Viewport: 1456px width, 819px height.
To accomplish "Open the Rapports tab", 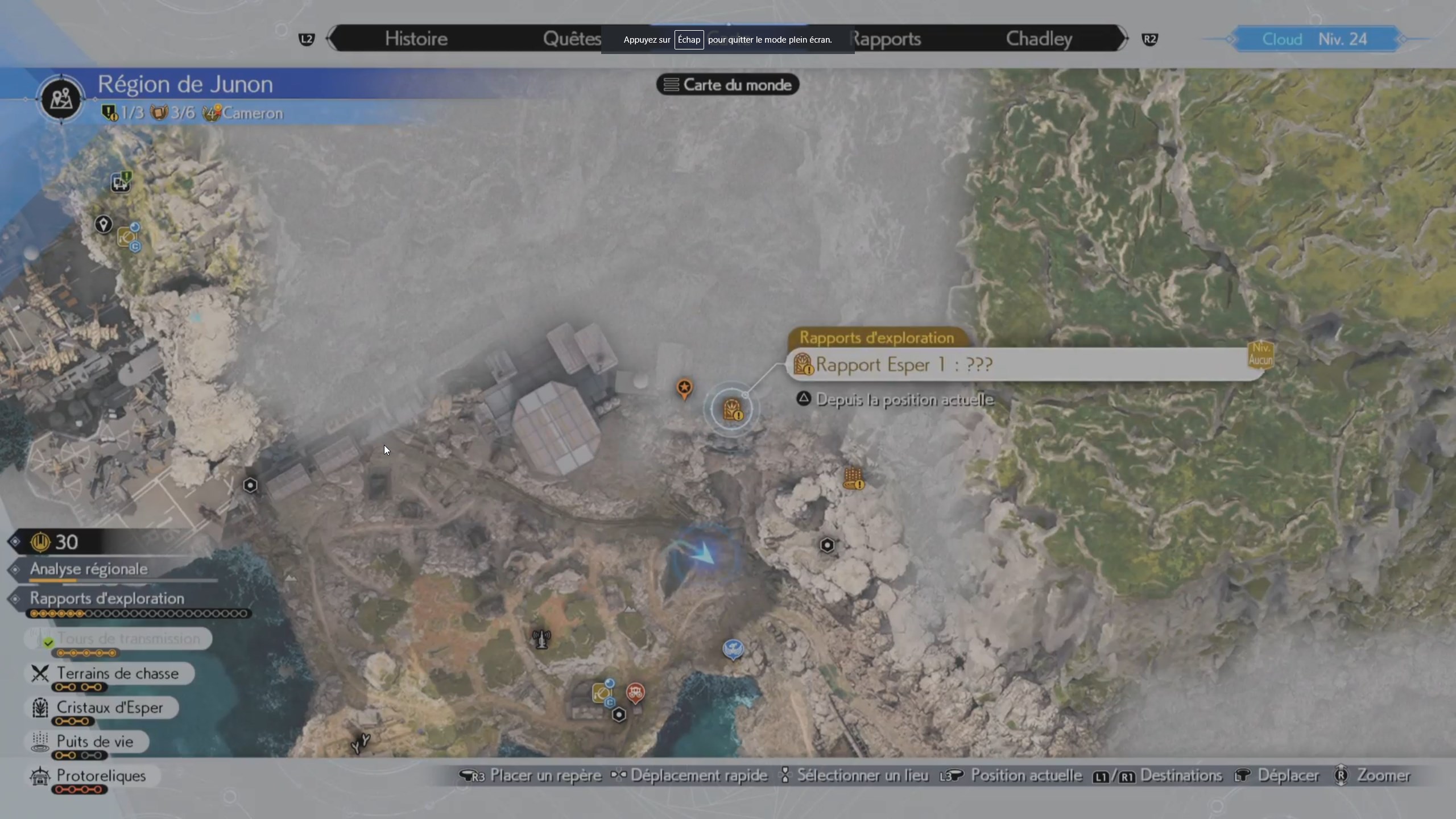I will [x=886, y=39].
